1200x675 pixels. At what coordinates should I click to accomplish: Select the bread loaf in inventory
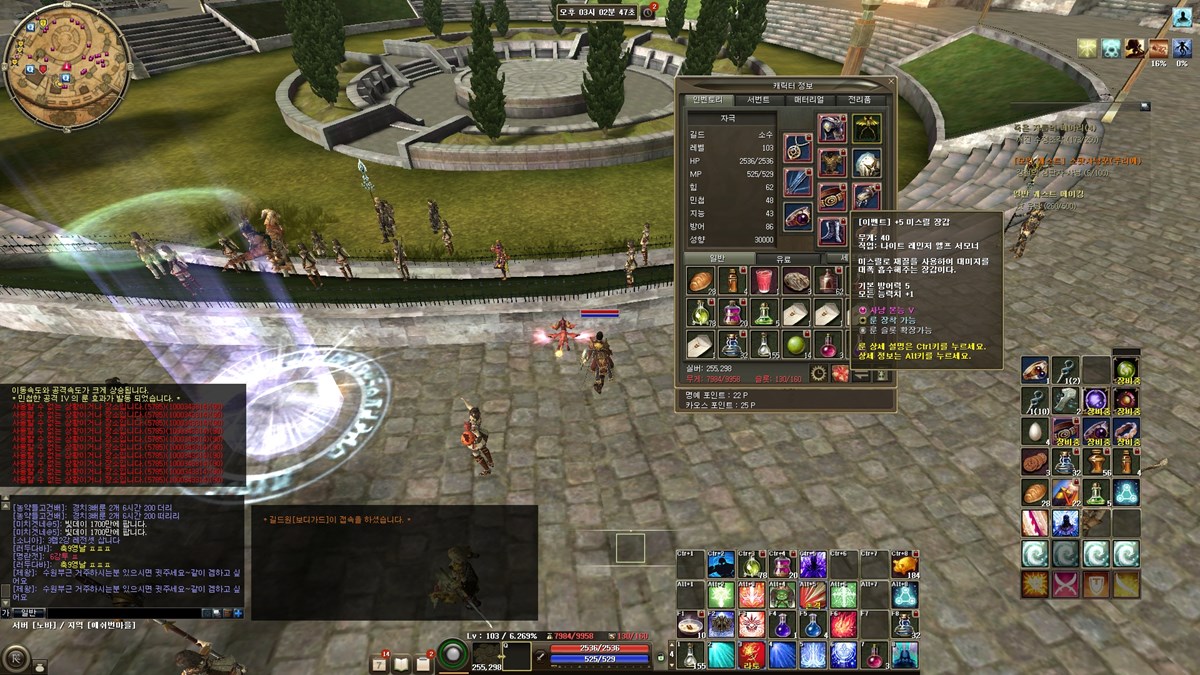(700, 281)
